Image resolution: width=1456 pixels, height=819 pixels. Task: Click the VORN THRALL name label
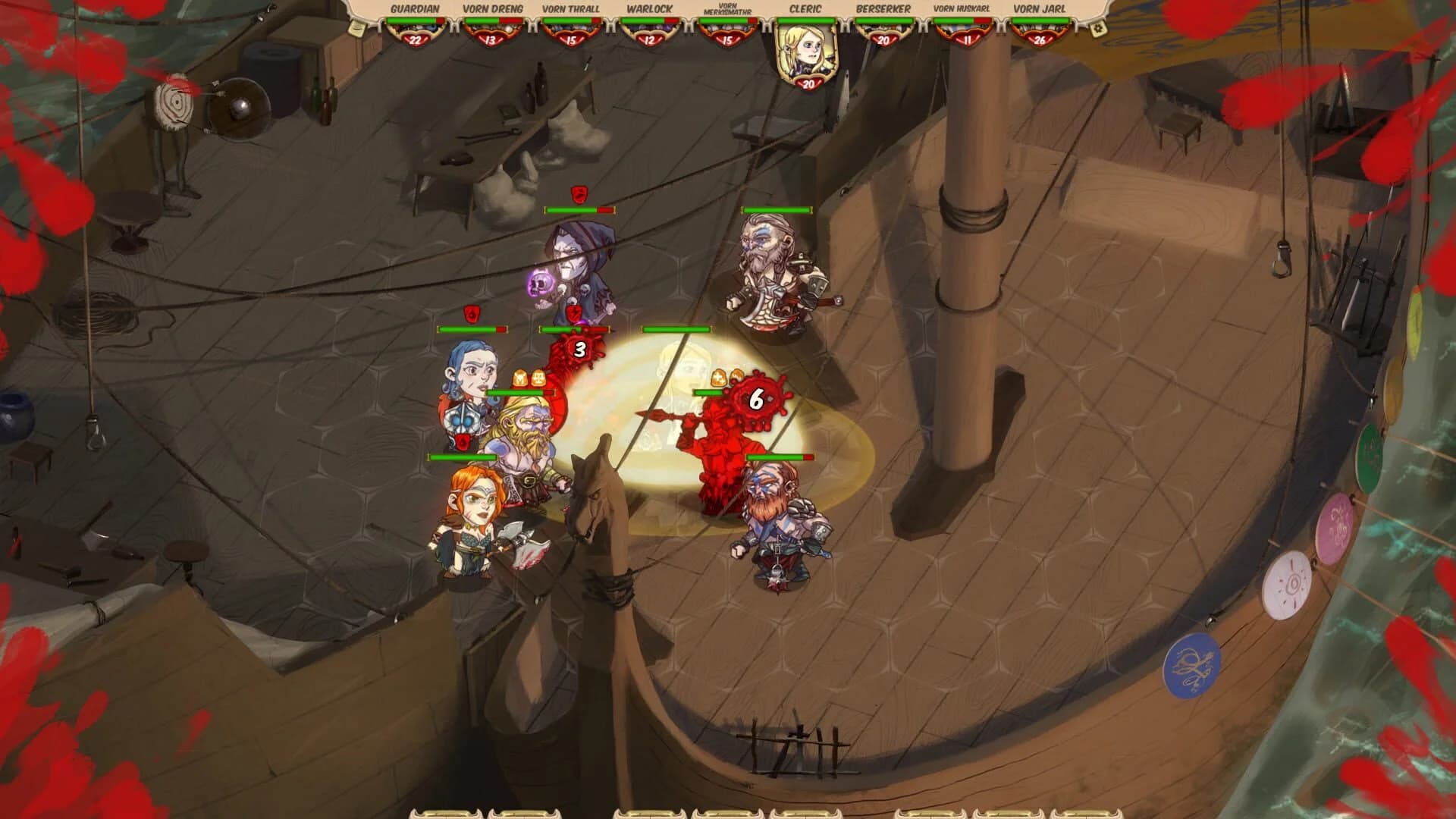(570, 9)
